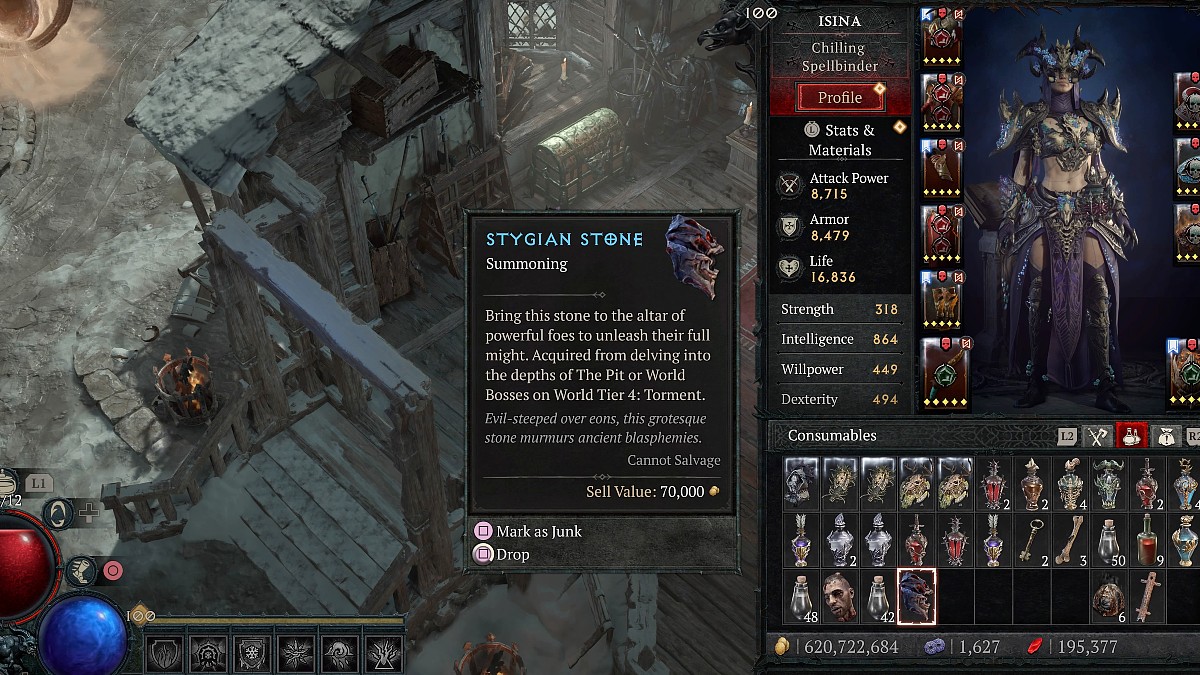Screen dimensions: 1200x675
Task: Choose the clear flask stack of 42
Action: (x=878, y=597)
